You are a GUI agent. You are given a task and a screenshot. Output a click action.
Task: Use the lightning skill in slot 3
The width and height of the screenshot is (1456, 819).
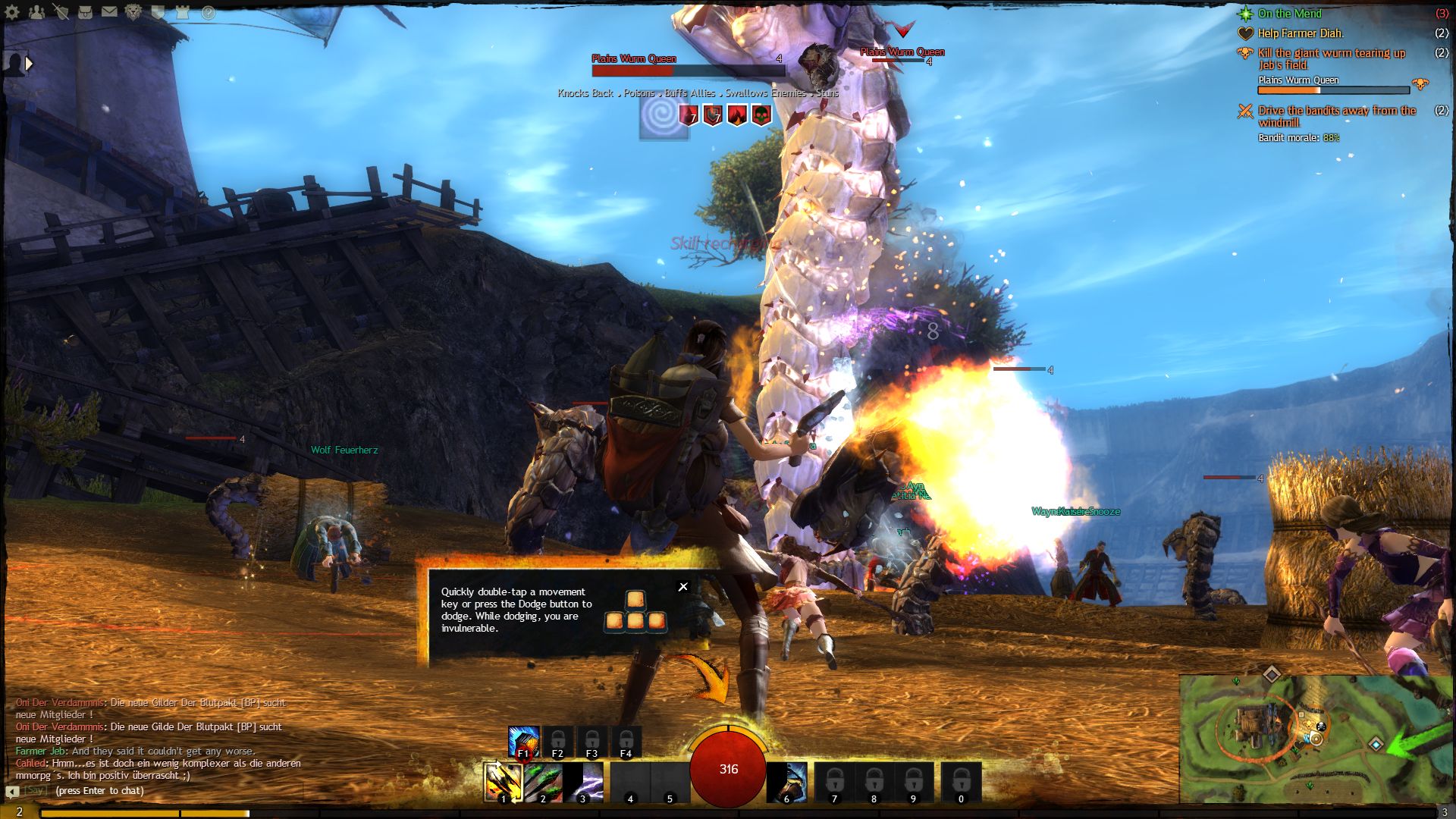coord(582,782)
